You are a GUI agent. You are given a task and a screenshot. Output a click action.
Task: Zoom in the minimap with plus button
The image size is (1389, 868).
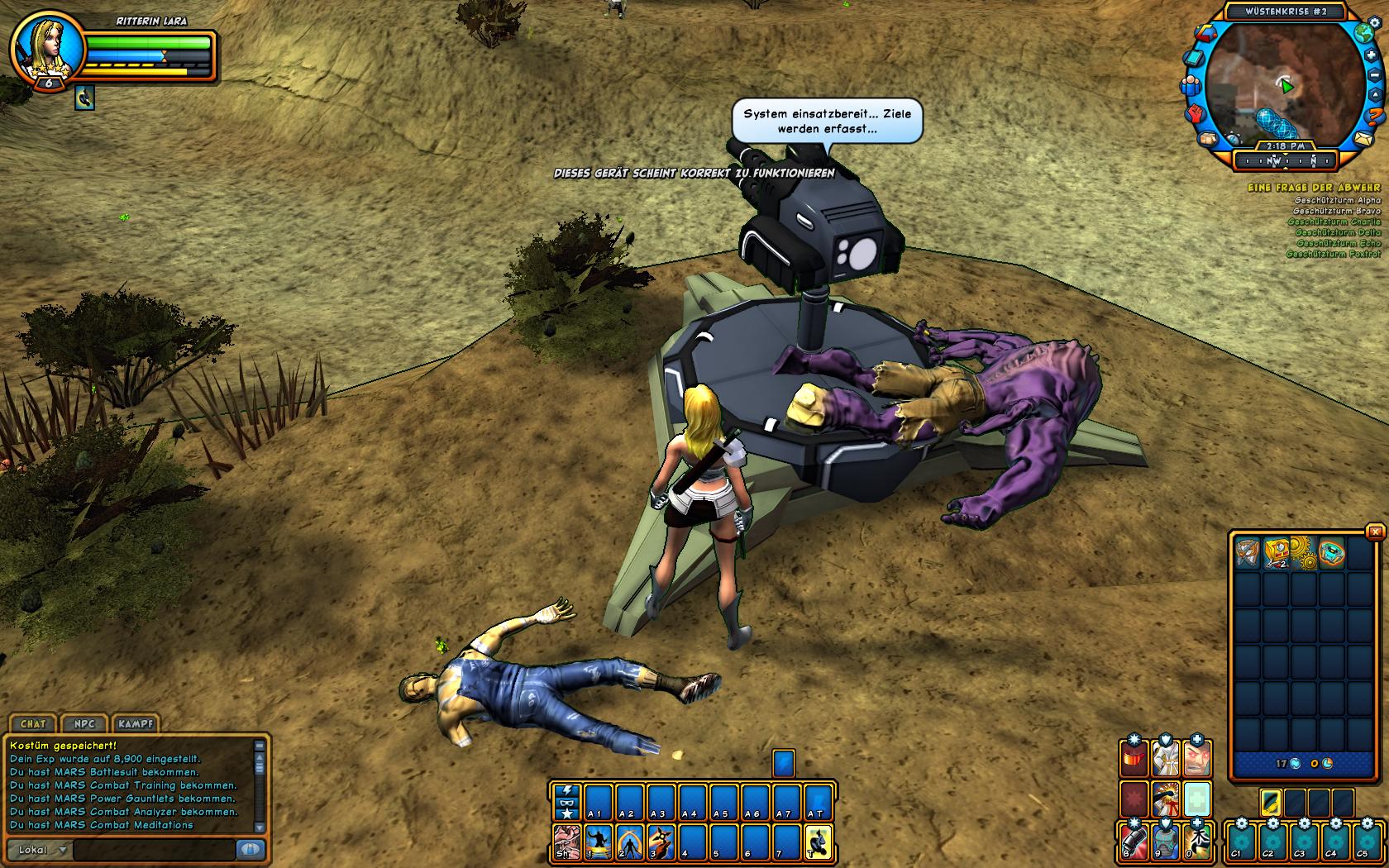(x=1370, y=55)
